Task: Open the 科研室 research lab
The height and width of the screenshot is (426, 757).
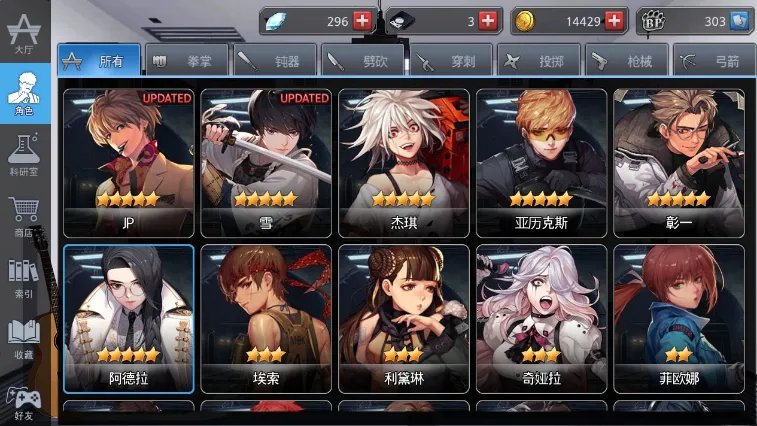Action: pyautogui.click(x=24, y=157)
